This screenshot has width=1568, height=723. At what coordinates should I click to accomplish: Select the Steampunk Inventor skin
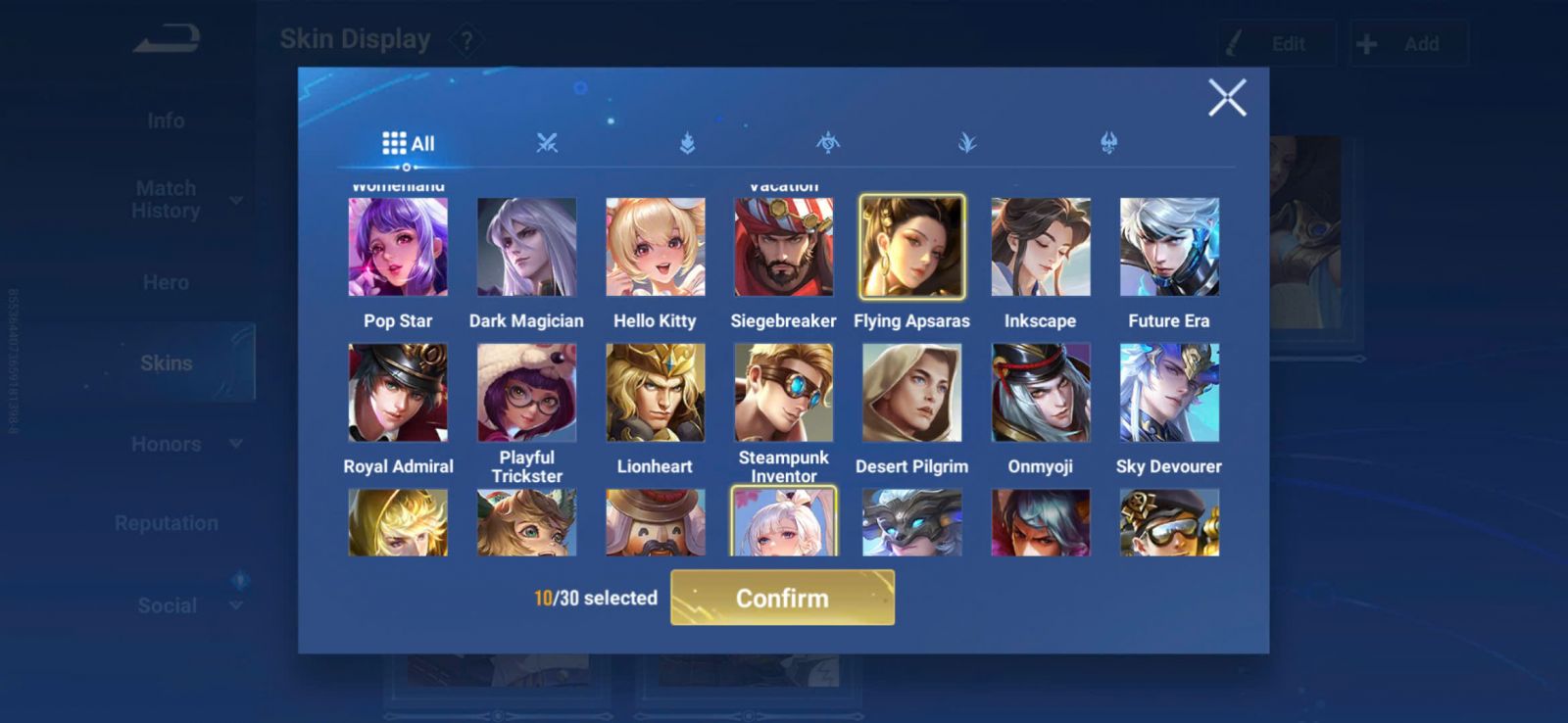pos(783,392)
